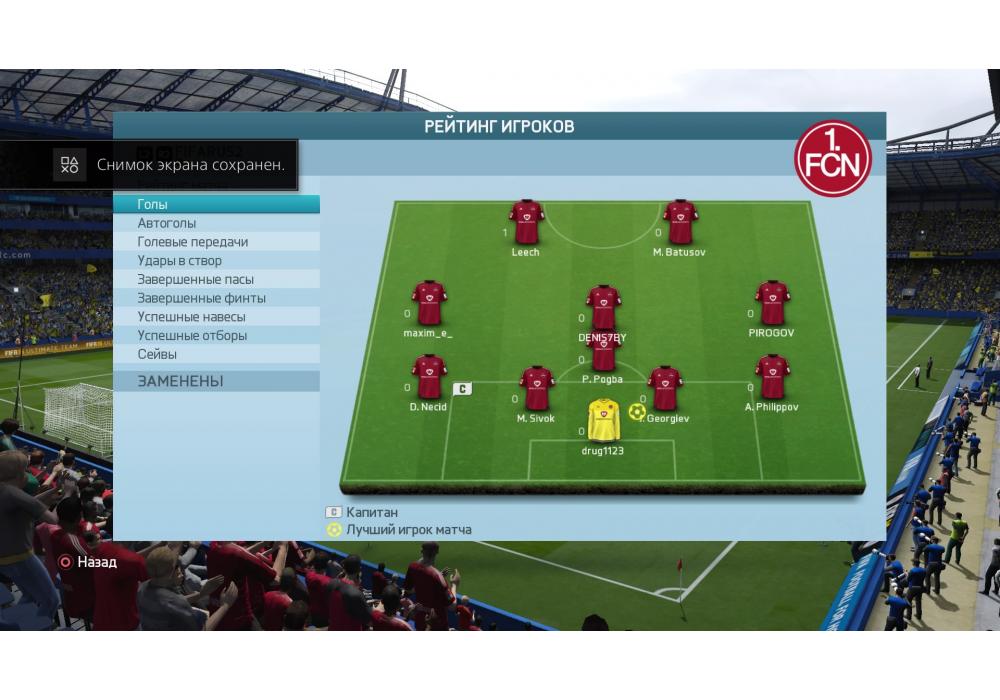This screenshot has width=1000, height=700.
Task: Select A. Philippov's jersey
Action: click(772, 376)
